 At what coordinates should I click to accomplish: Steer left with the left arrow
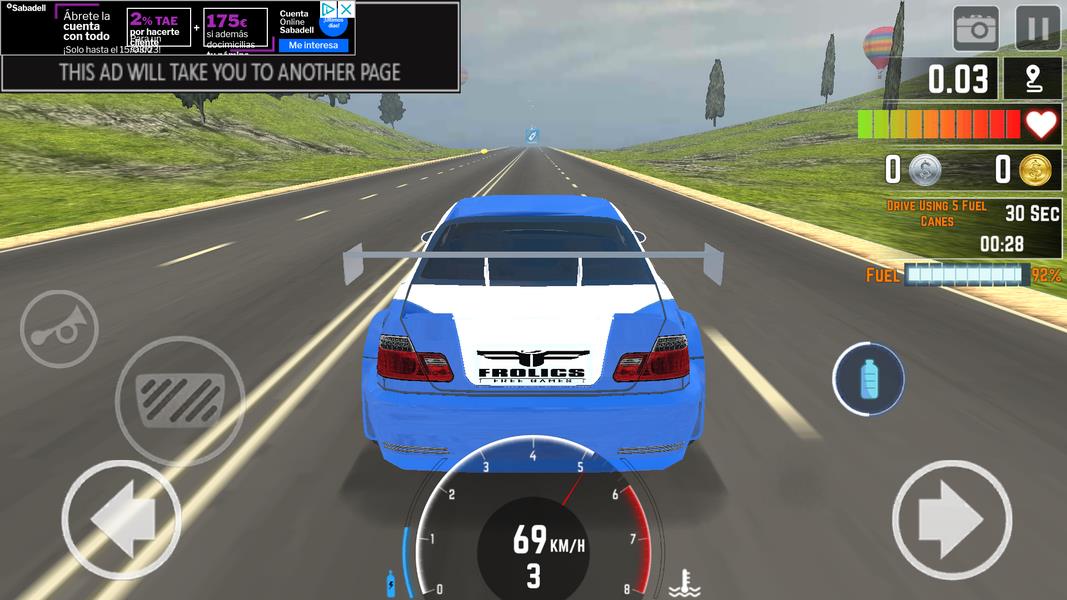coord(121,519)
